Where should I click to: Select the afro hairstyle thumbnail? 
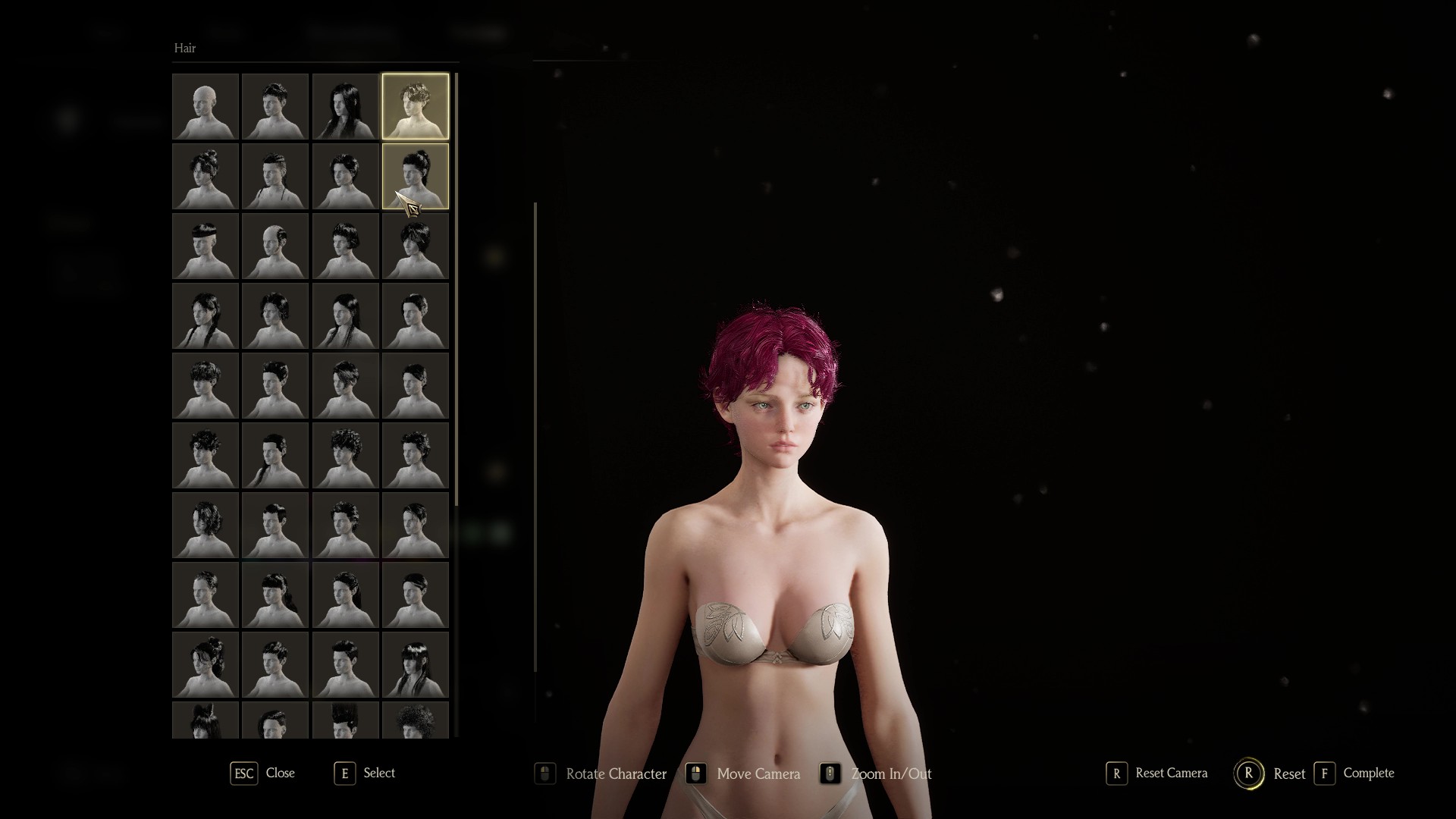pos(415,720)
